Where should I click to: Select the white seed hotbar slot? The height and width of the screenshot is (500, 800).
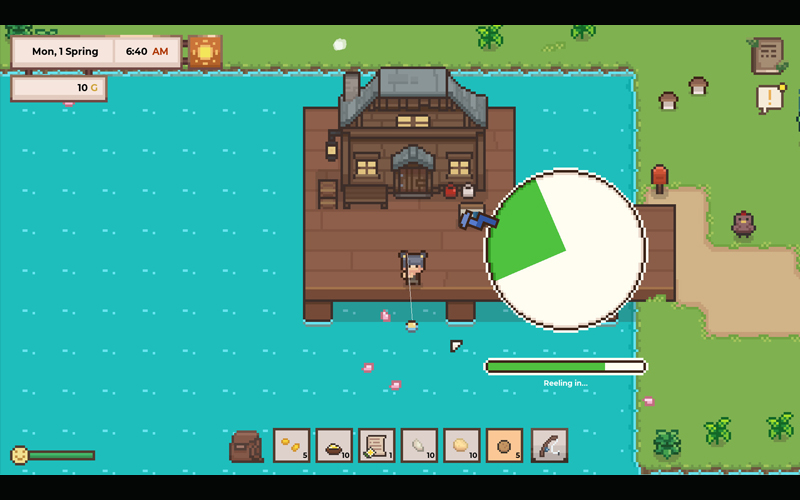[x=420, y=445]
